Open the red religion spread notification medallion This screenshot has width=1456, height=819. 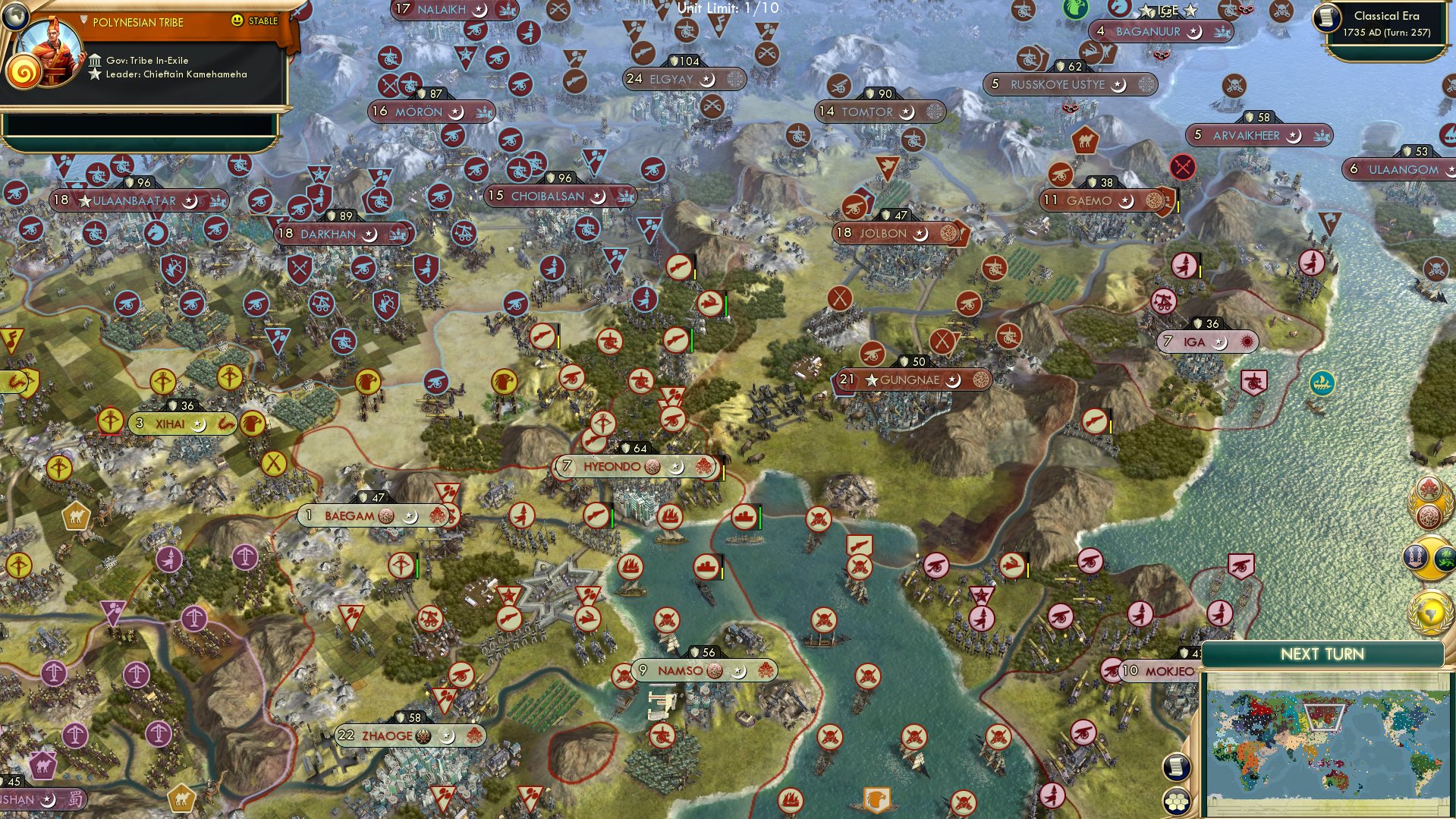(1429, 518)
